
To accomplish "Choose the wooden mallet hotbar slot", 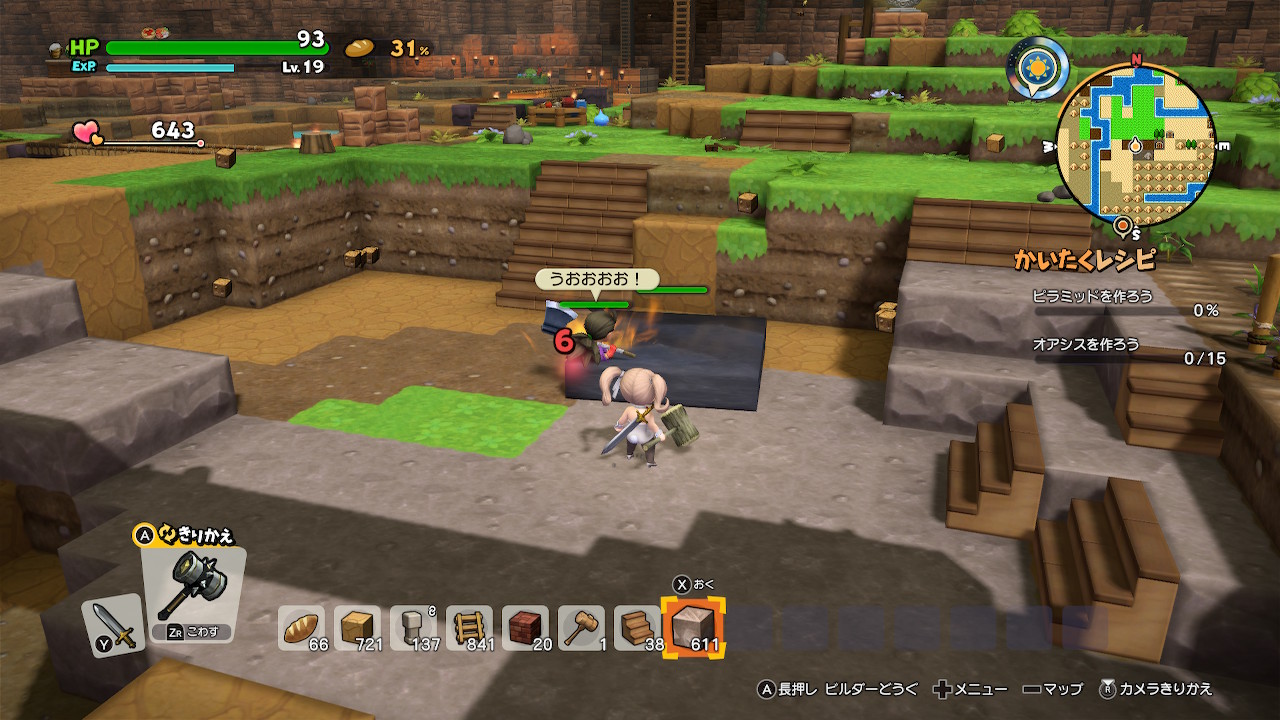I will click(581, 627).
